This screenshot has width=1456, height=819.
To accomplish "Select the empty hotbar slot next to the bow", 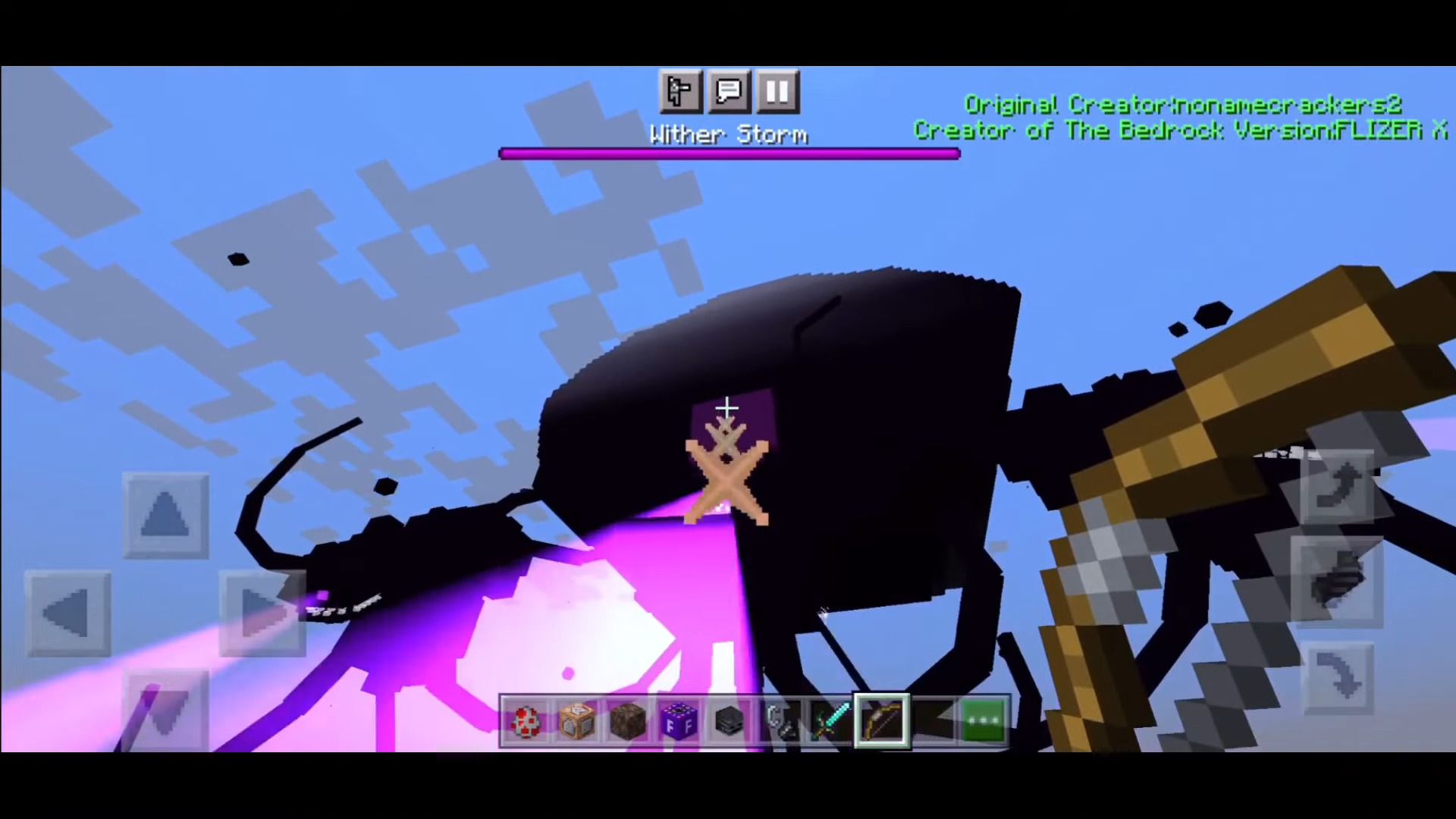I will pos(933,720).
